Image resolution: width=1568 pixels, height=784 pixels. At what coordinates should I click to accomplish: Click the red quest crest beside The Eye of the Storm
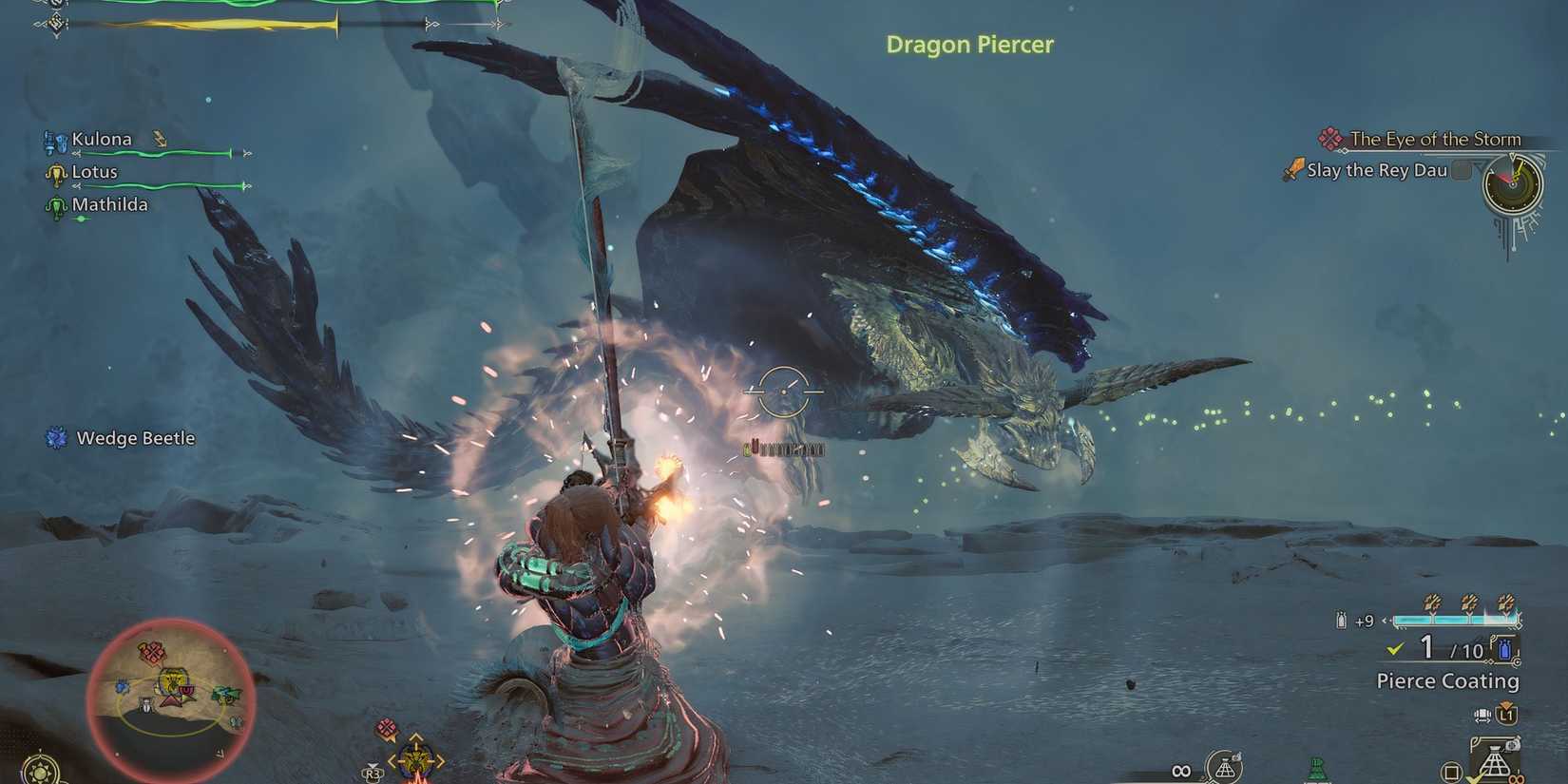click(x=1329, y=138)
